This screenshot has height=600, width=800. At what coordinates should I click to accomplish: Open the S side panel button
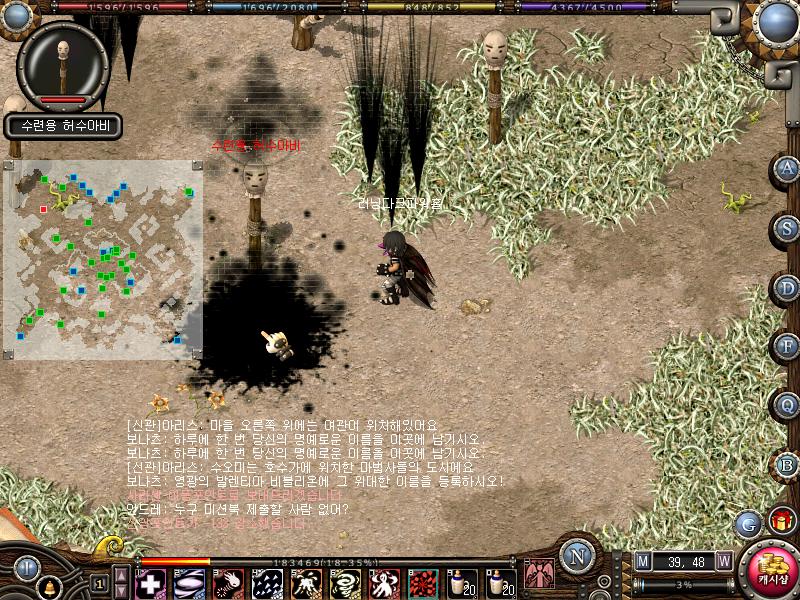788,228
